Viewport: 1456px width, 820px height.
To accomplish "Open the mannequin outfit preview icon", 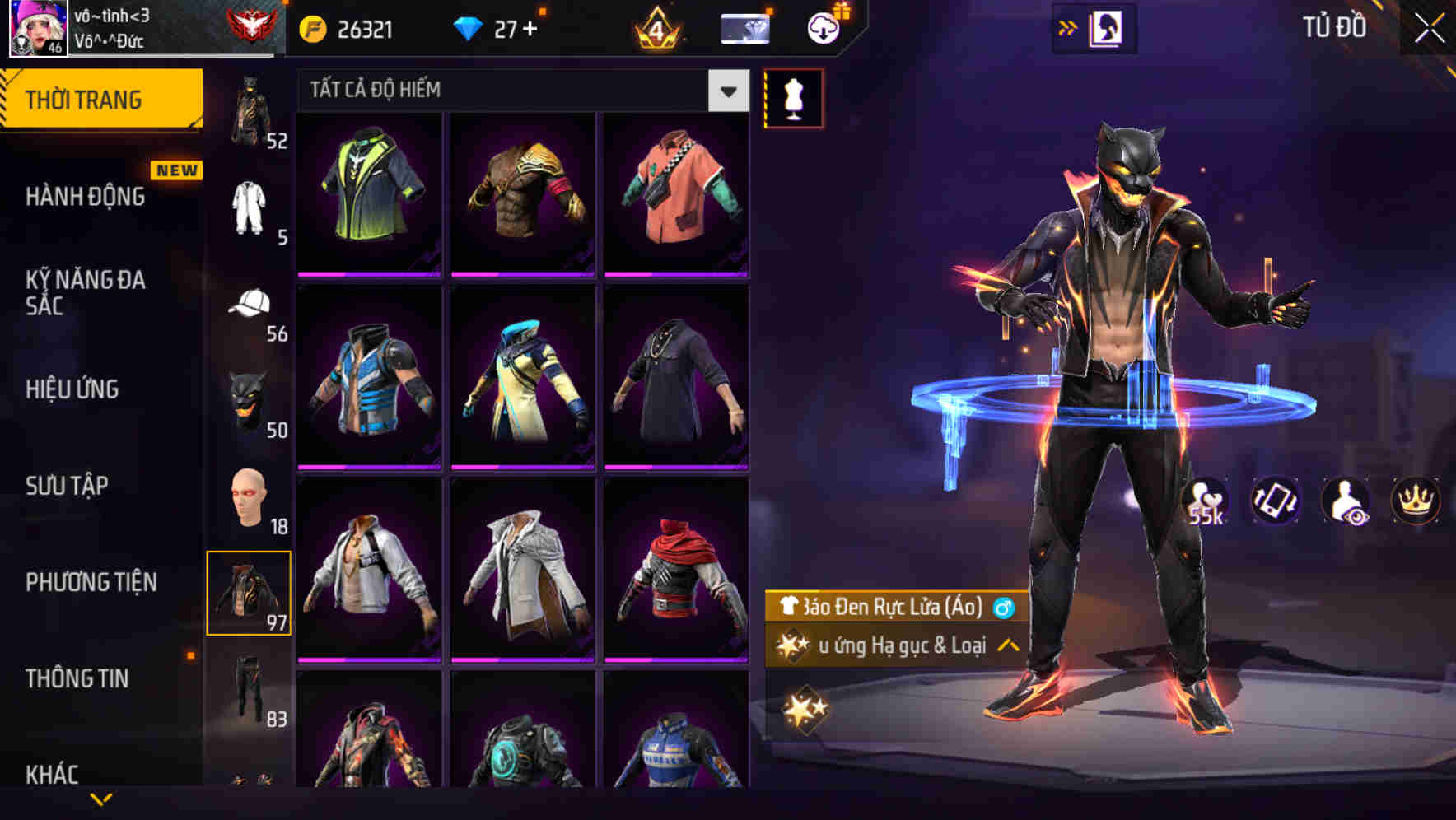I will point(793,97).
